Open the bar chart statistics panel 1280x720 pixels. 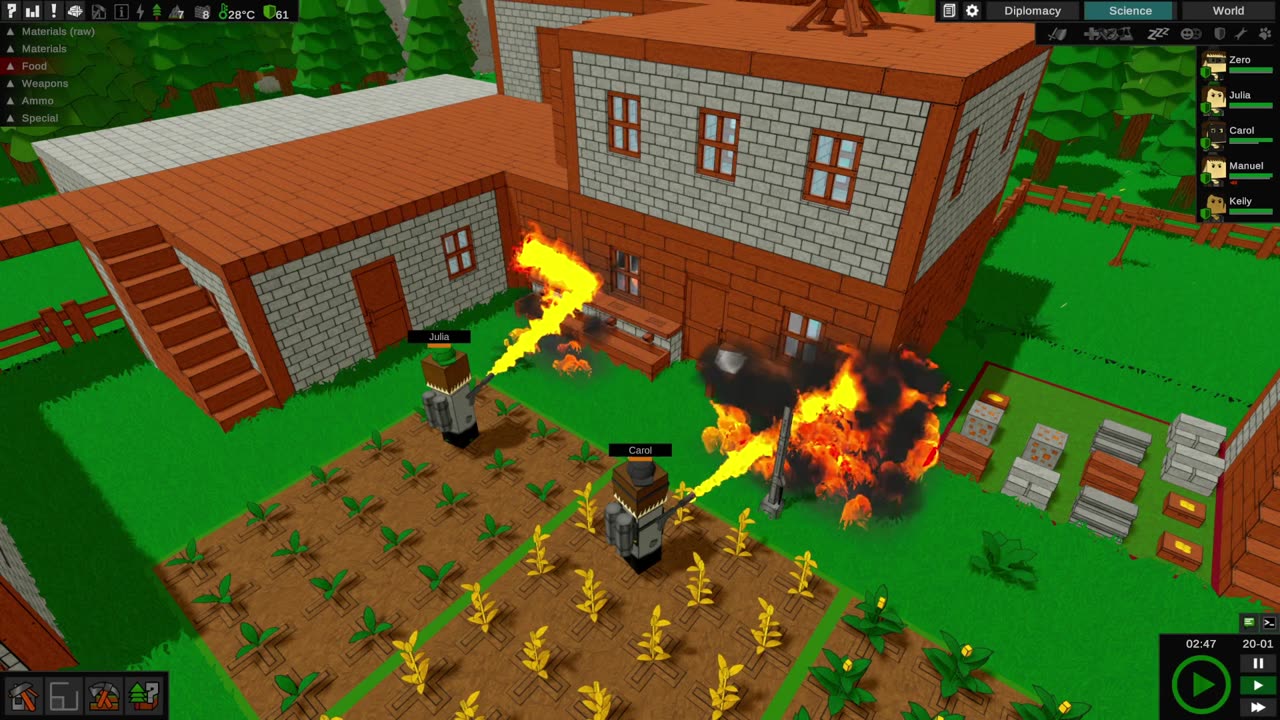click(x=32, y=12)
